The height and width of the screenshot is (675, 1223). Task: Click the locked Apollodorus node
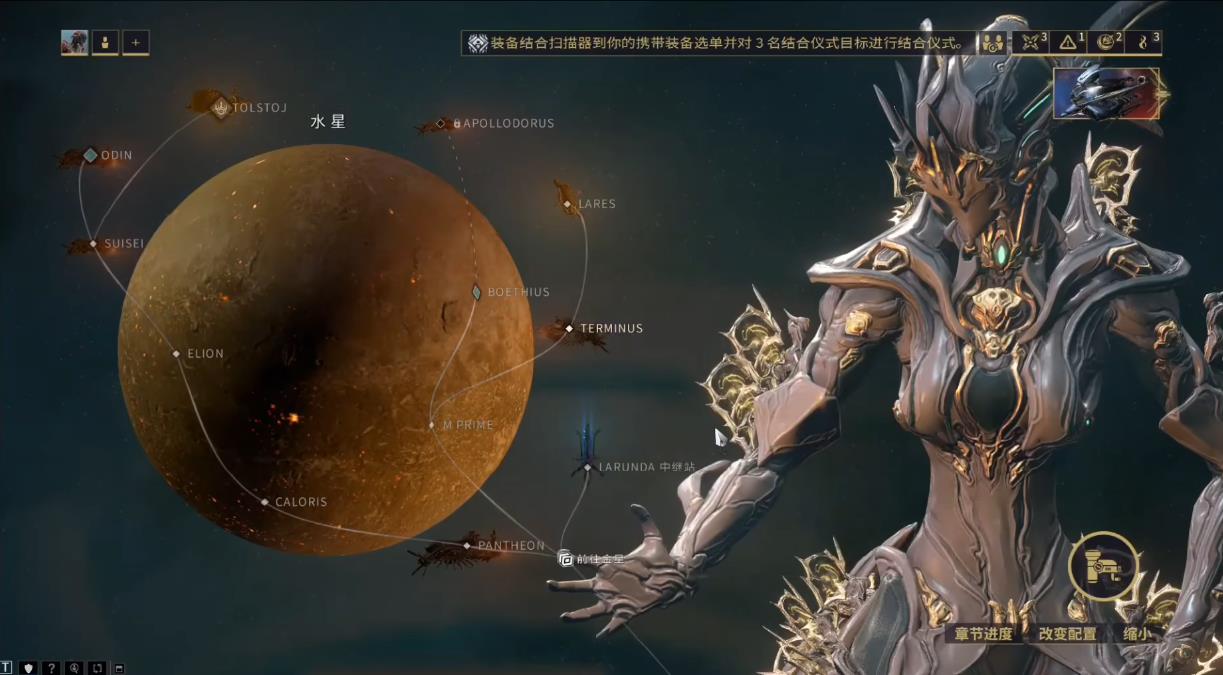(x=441, y=124)
